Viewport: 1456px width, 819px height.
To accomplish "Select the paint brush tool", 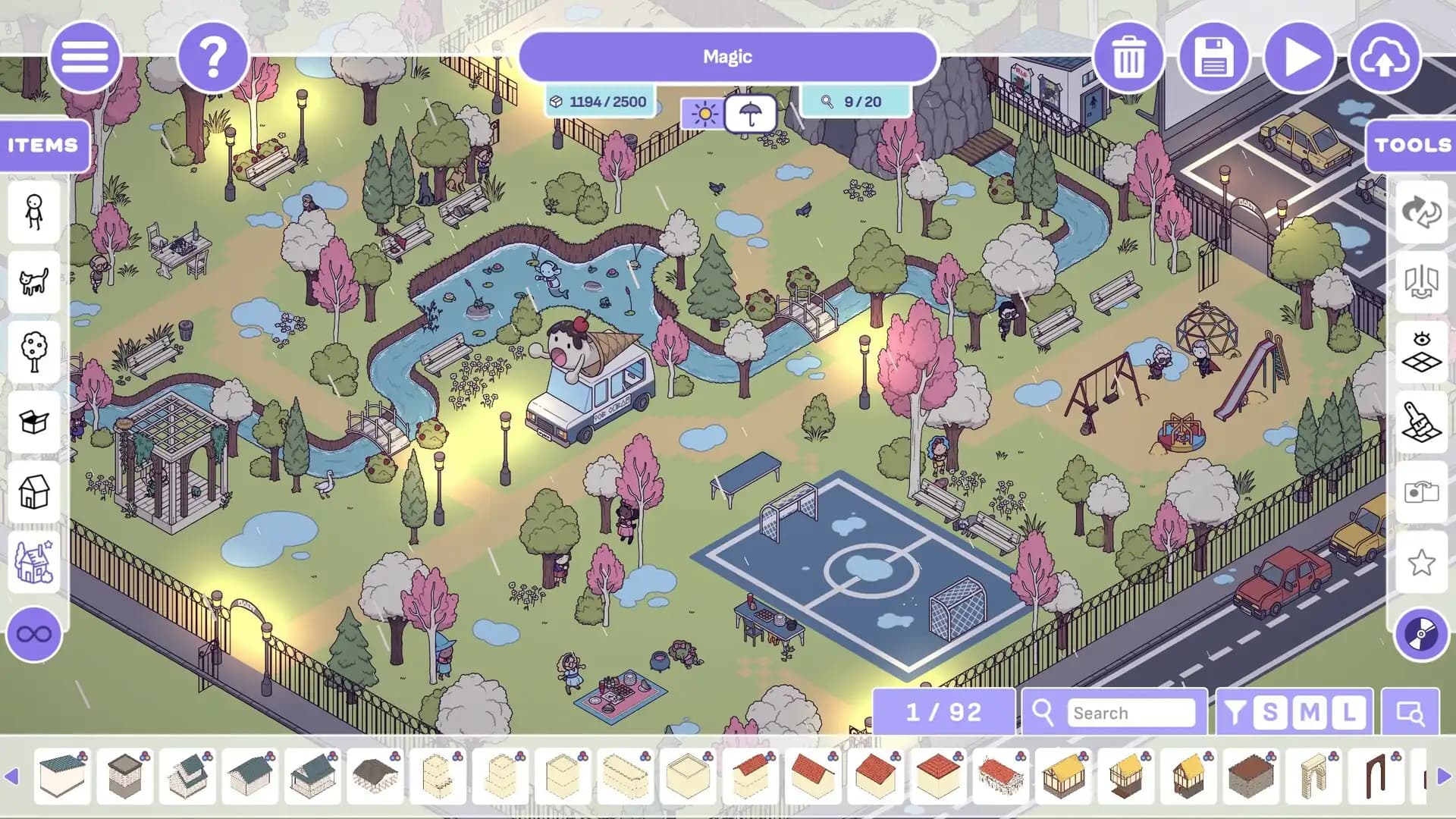I will 1423,422.
